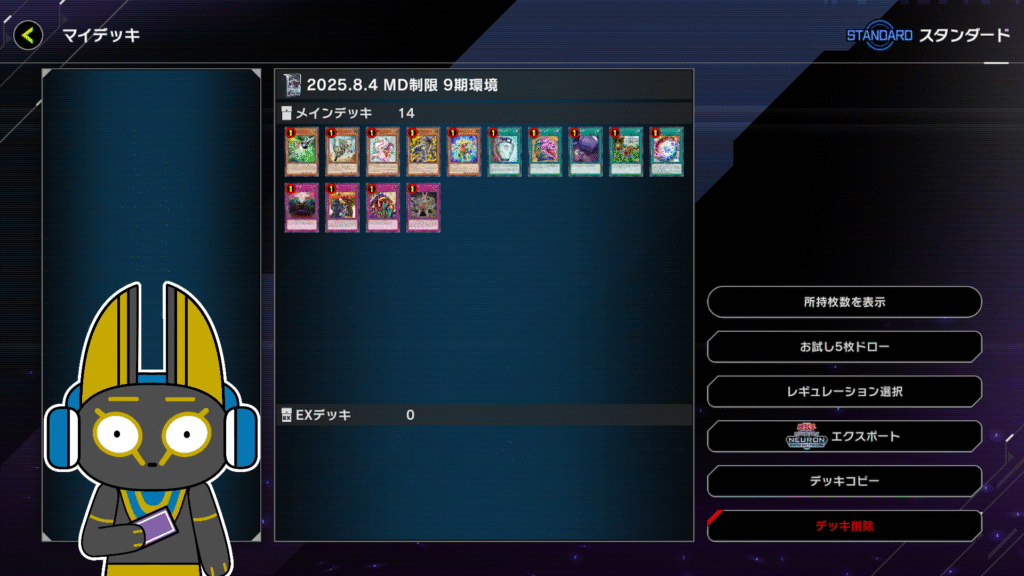This screenshot has height=576, width=1024.
Task: Select the spell card showing a grey jar
Action: [x=504, y=152]
